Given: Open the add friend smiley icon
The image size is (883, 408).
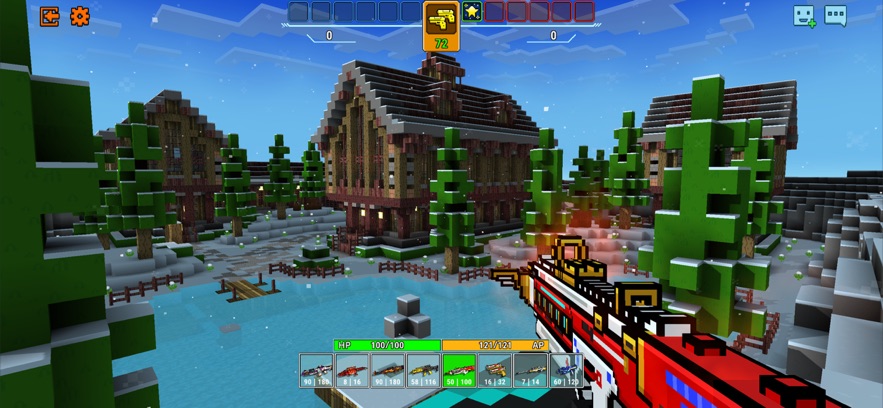Looking at the screenshot, I should coord(804,16).
